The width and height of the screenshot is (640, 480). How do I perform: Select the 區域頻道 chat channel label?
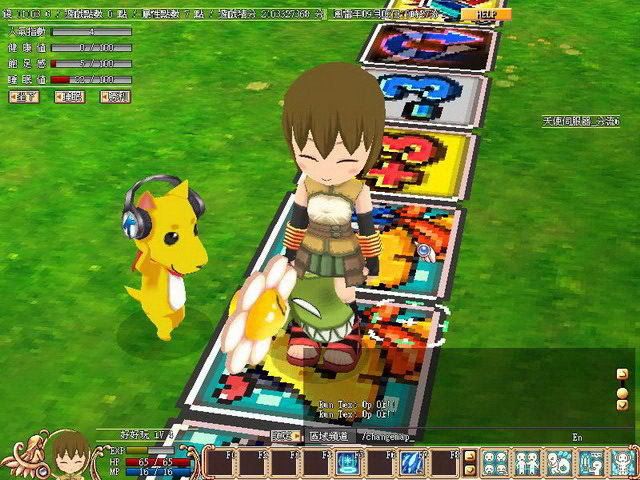click(326, 437)
